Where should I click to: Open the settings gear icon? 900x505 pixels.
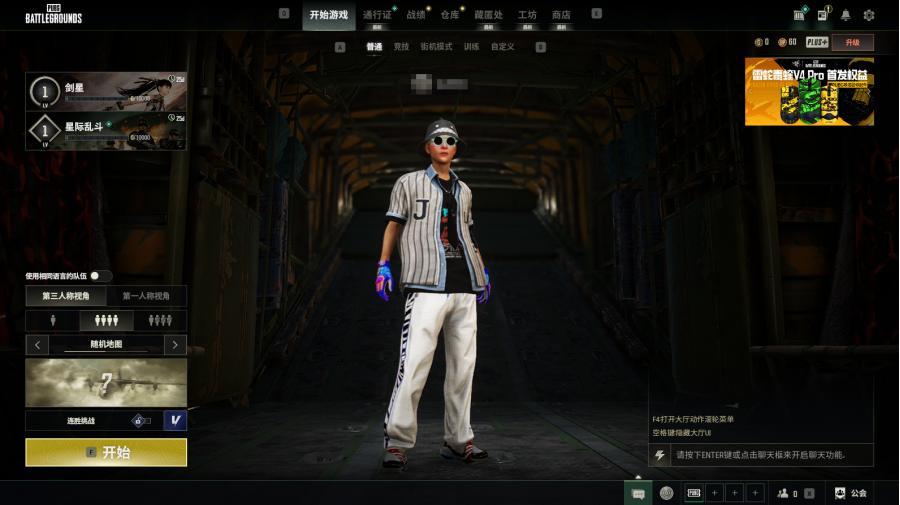(x=869, y=15)
